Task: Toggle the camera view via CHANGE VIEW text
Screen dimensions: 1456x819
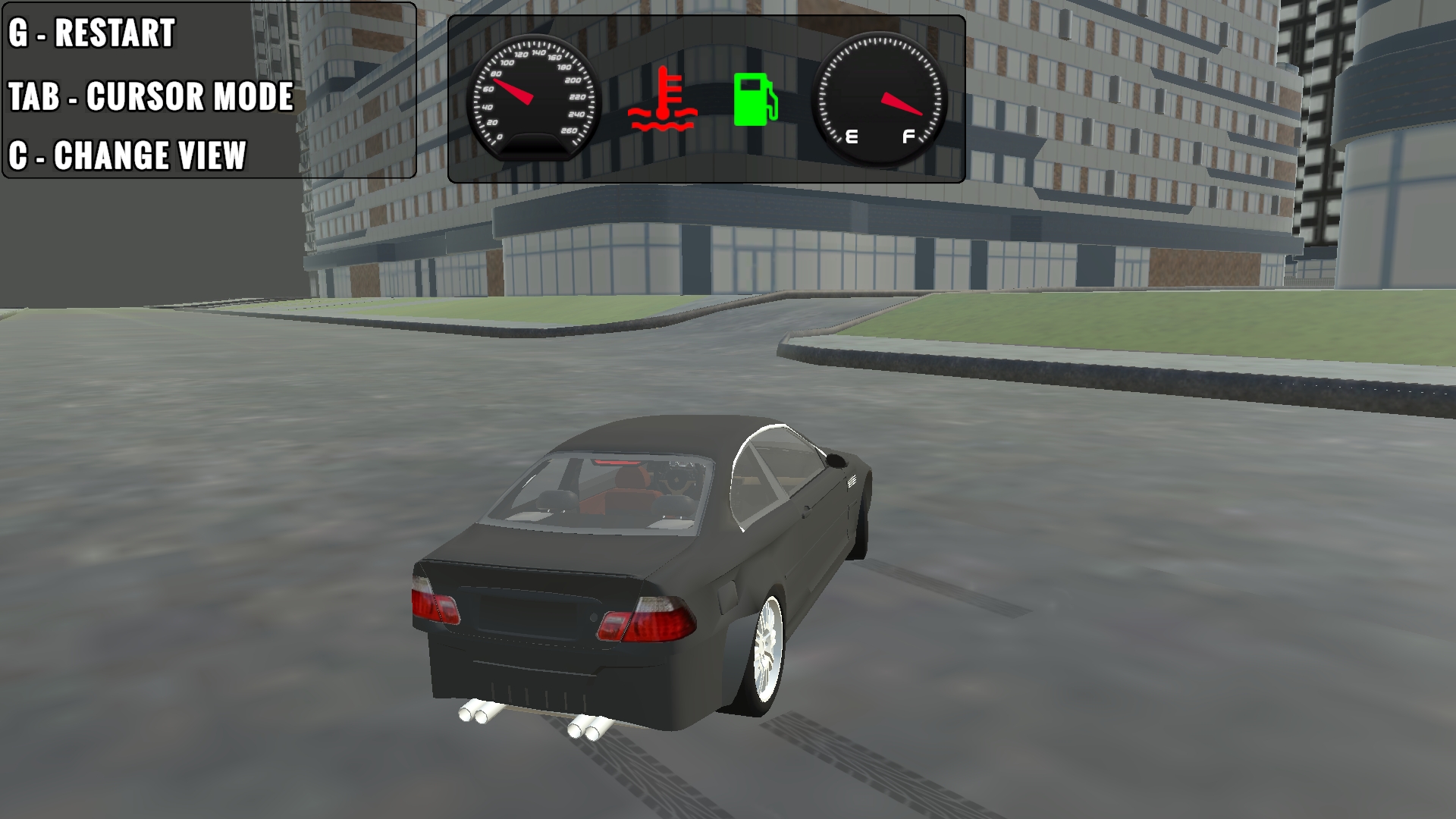Action: click(x=149, y=155)
